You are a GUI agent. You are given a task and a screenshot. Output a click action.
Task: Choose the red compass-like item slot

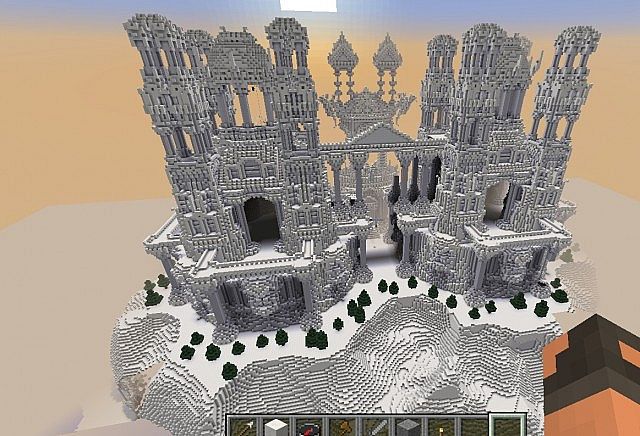[308, 427]
